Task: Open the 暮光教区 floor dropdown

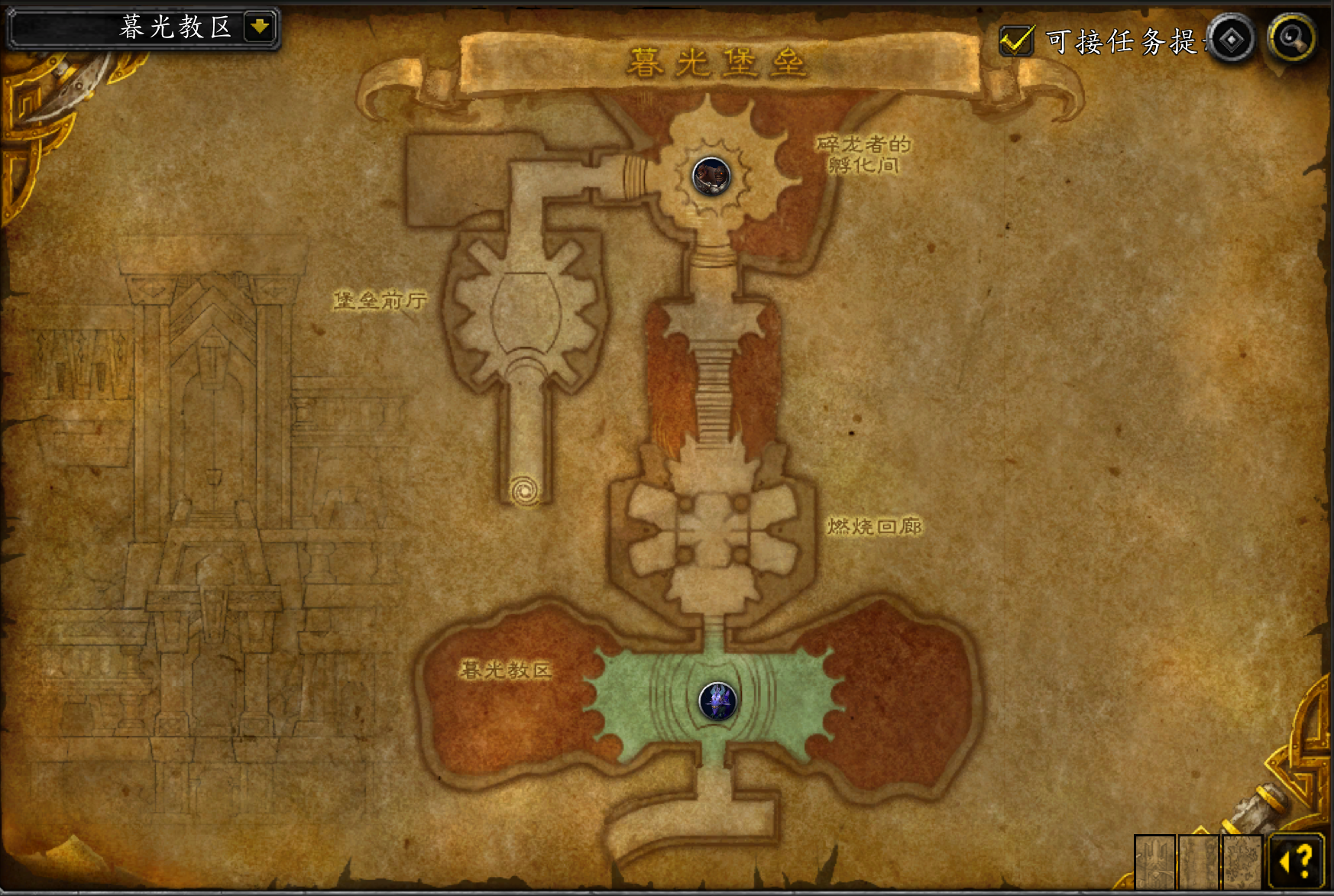Action: click(260, 27)
